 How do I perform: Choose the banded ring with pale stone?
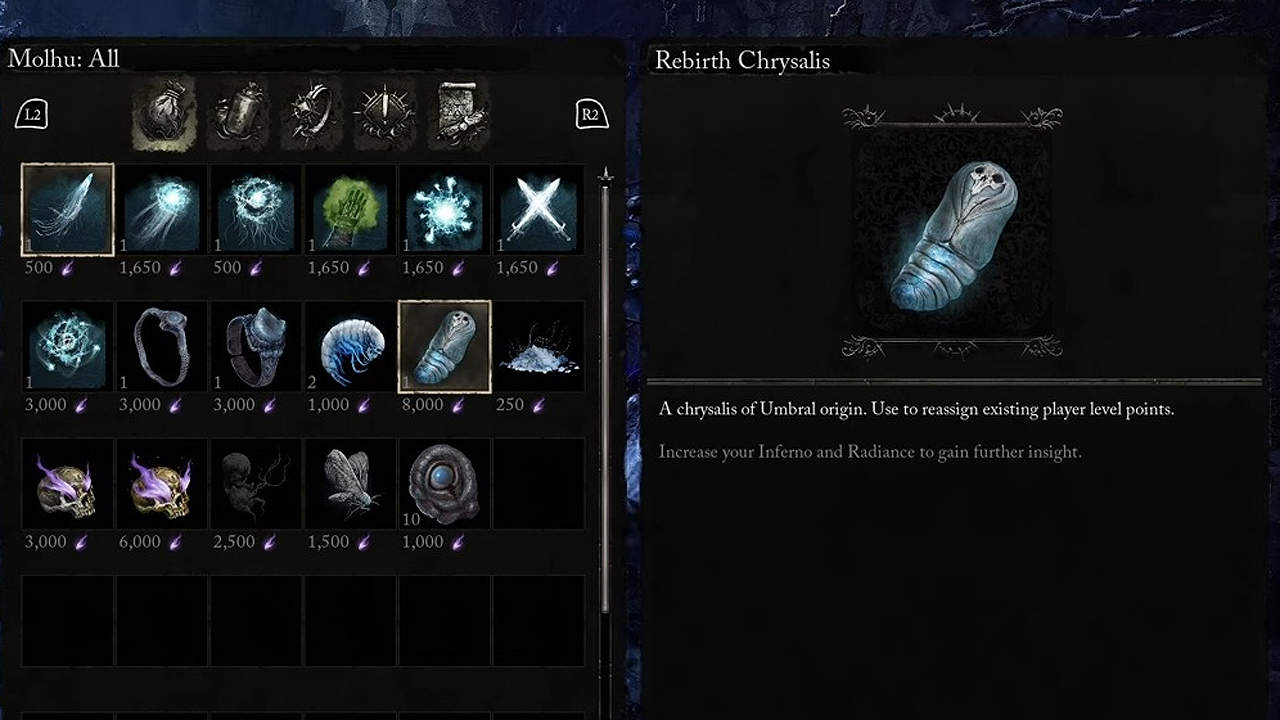click(256, 347)
